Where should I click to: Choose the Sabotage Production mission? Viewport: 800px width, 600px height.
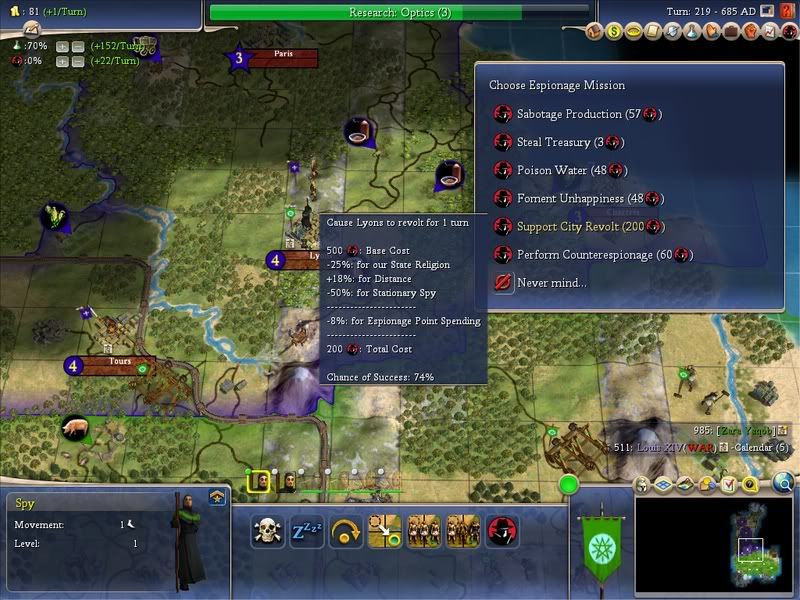pos(588,114)
